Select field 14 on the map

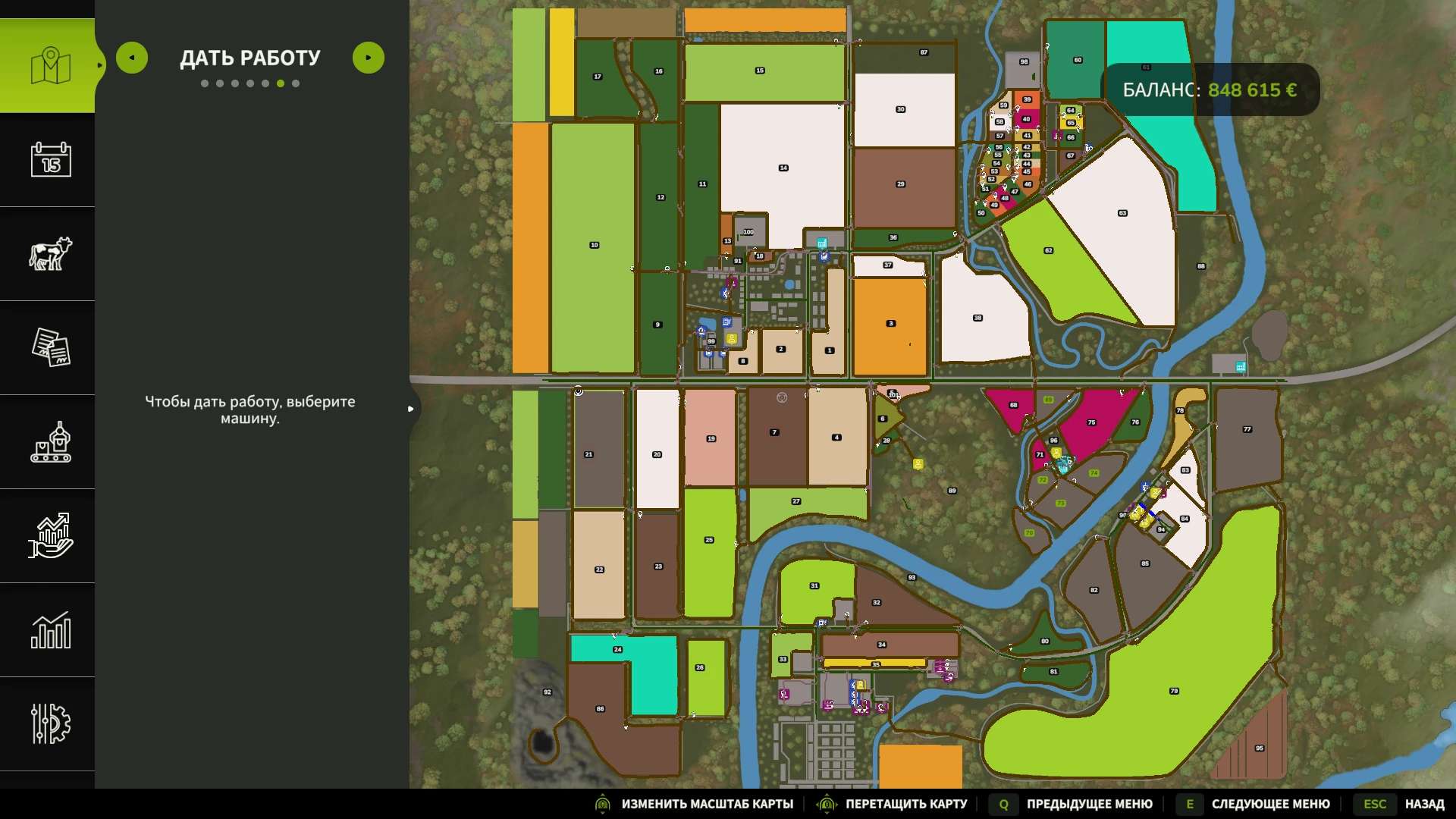tap(783, 168)
